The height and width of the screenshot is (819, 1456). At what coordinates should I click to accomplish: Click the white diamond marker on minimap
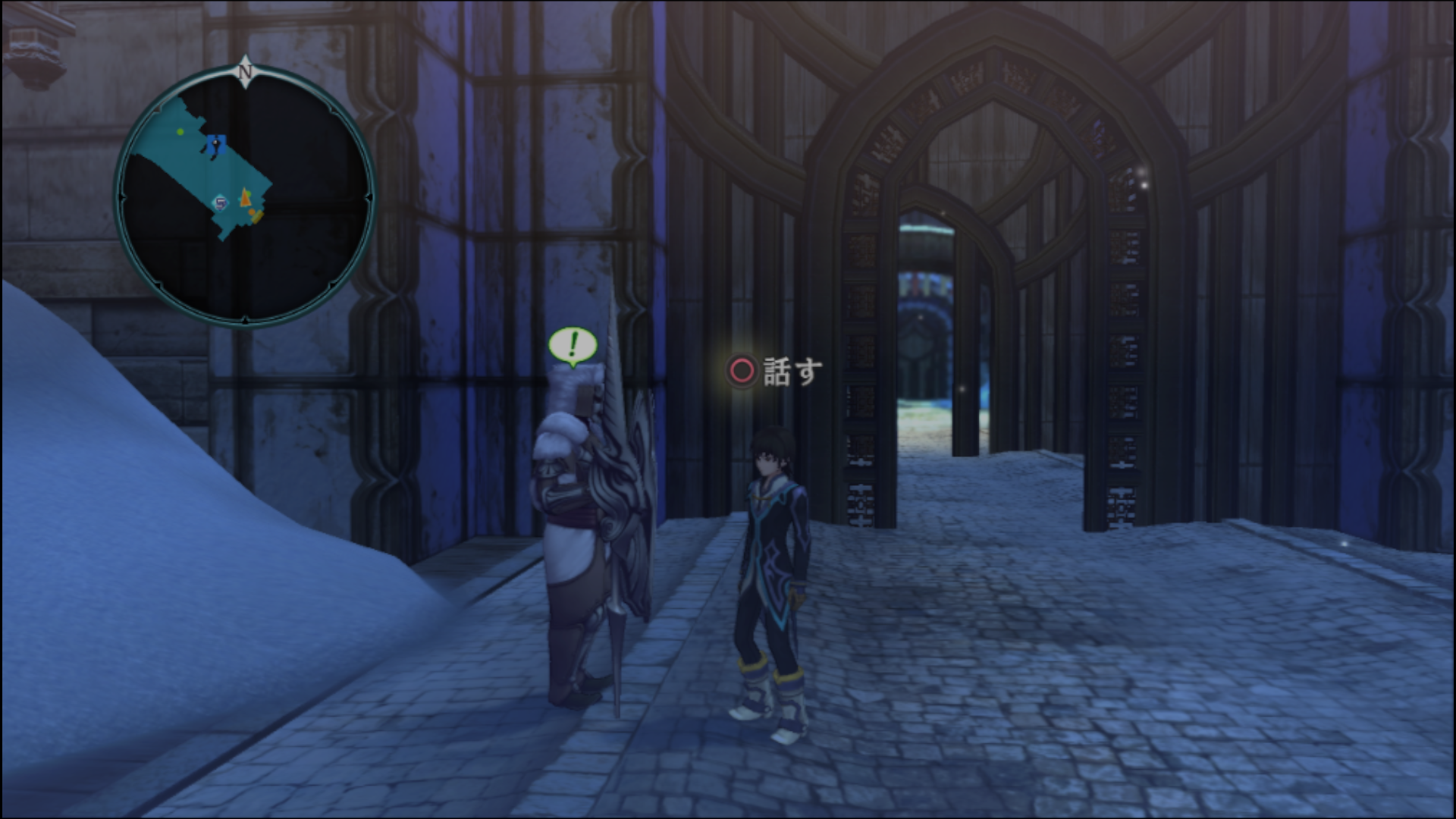pos(221,202)
